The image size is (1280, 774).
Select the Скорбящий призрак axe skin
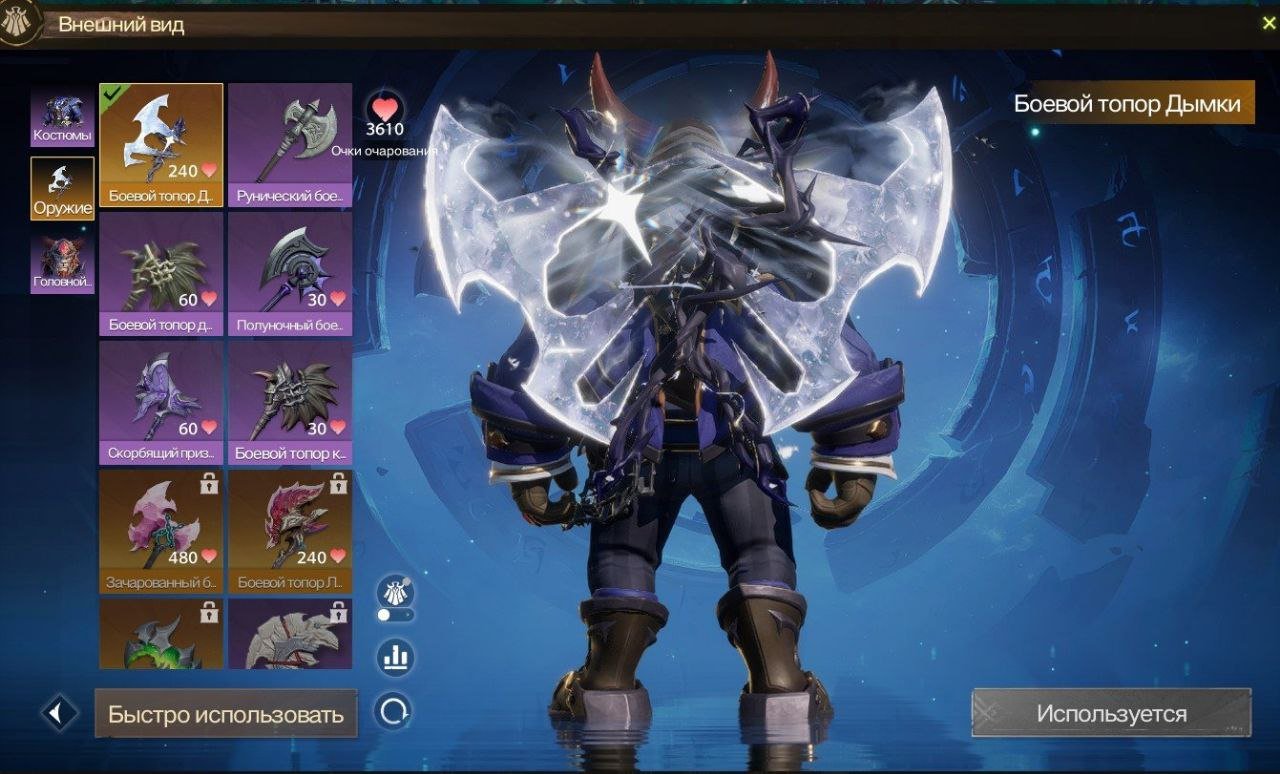coord(161,402)
